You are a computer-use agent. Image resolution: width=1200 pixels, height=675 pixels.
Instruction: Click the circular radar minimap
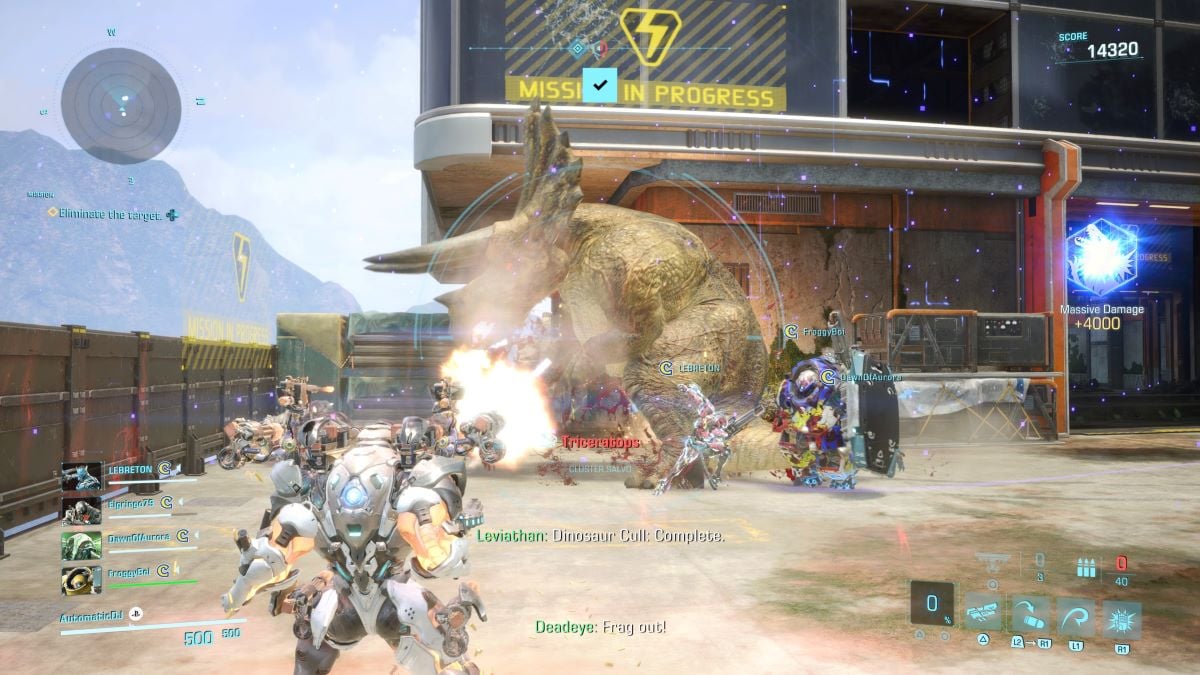tap(121, 105)
